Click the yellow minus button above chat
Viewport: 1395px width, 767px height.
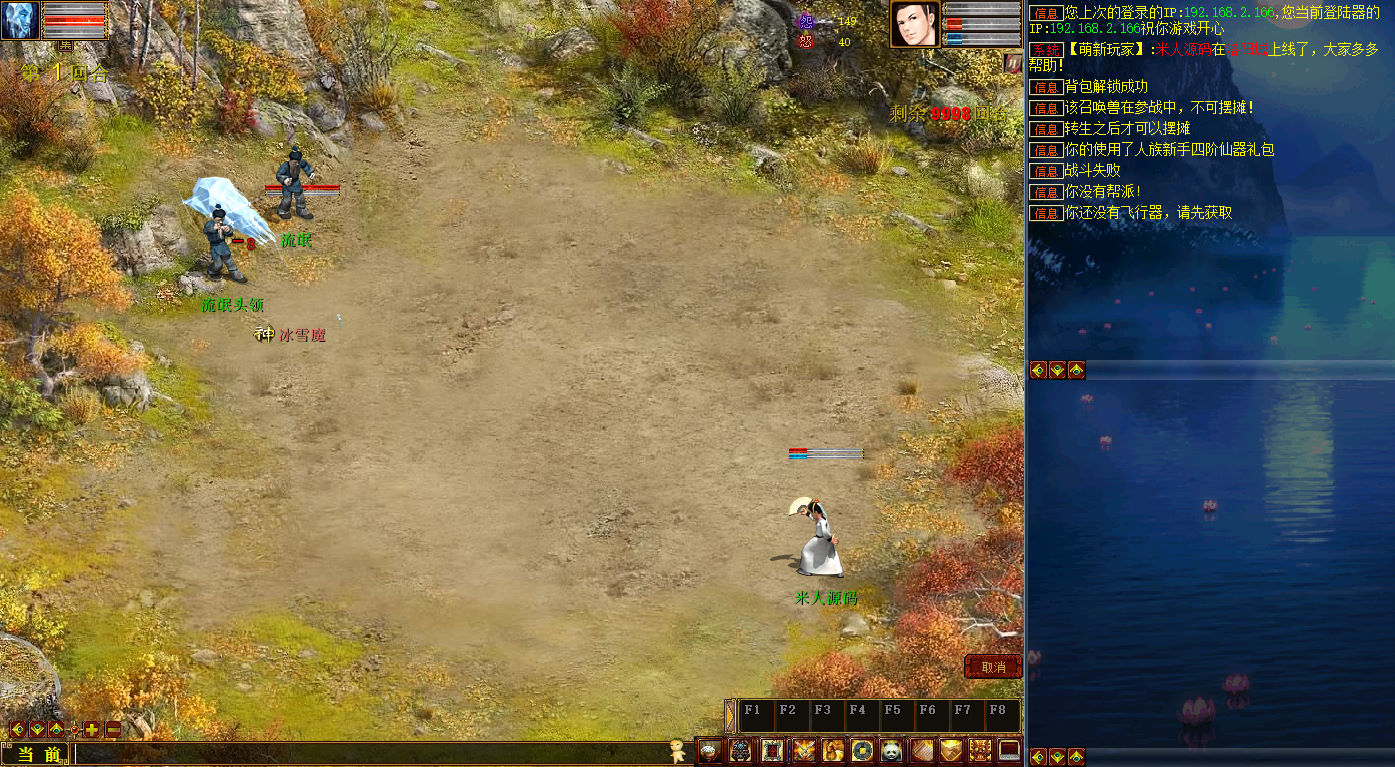point(113,729)
